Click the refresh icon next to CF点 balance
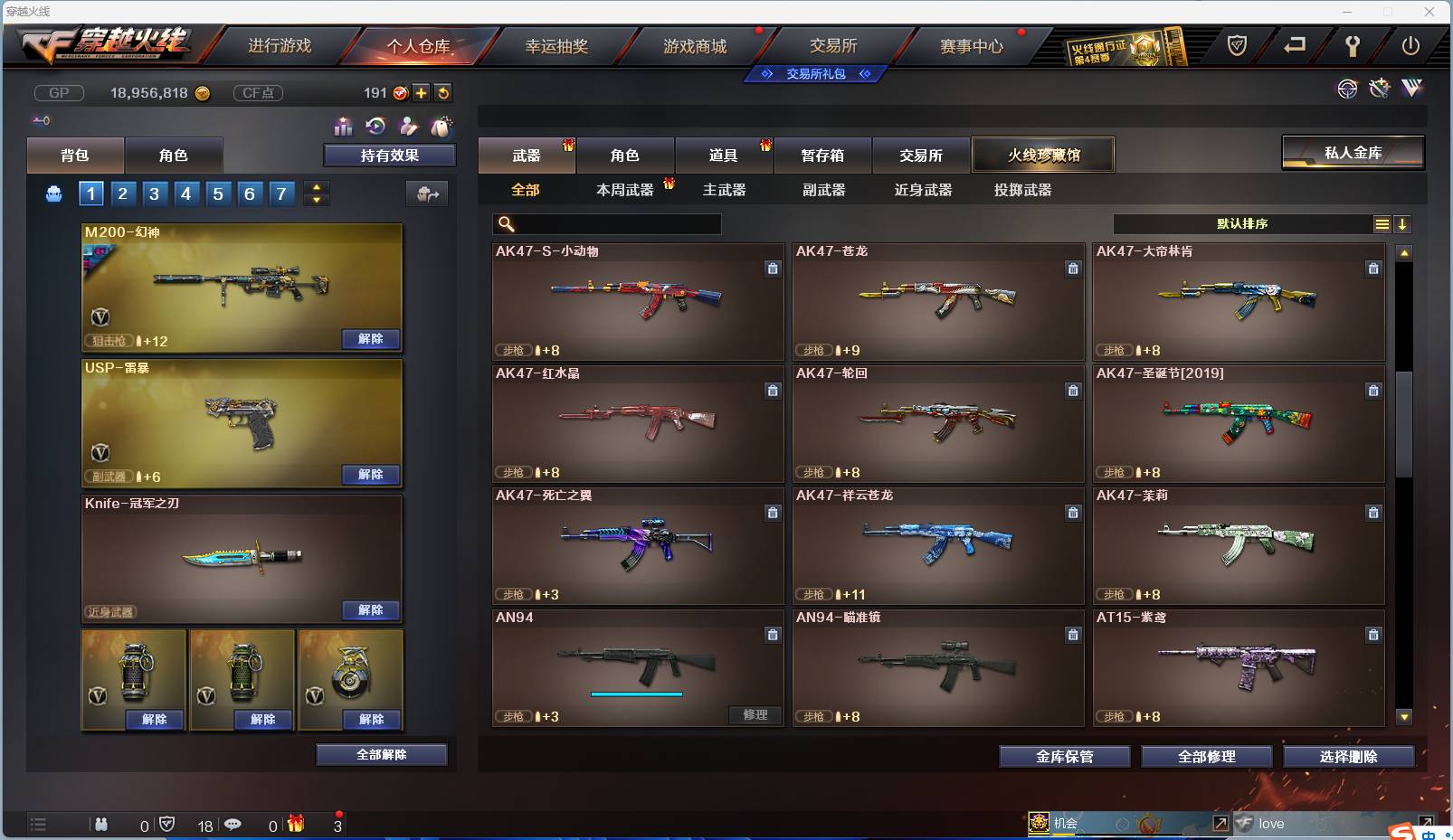 [443, 92]
